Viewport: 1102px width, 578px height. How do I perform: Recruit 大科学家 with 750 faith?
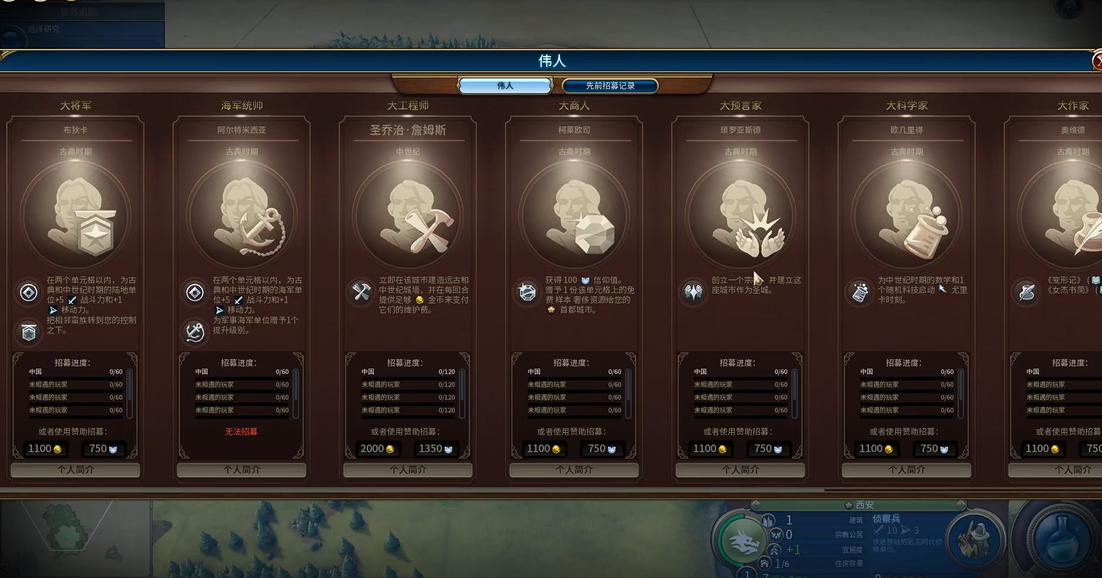click(935, 449)
